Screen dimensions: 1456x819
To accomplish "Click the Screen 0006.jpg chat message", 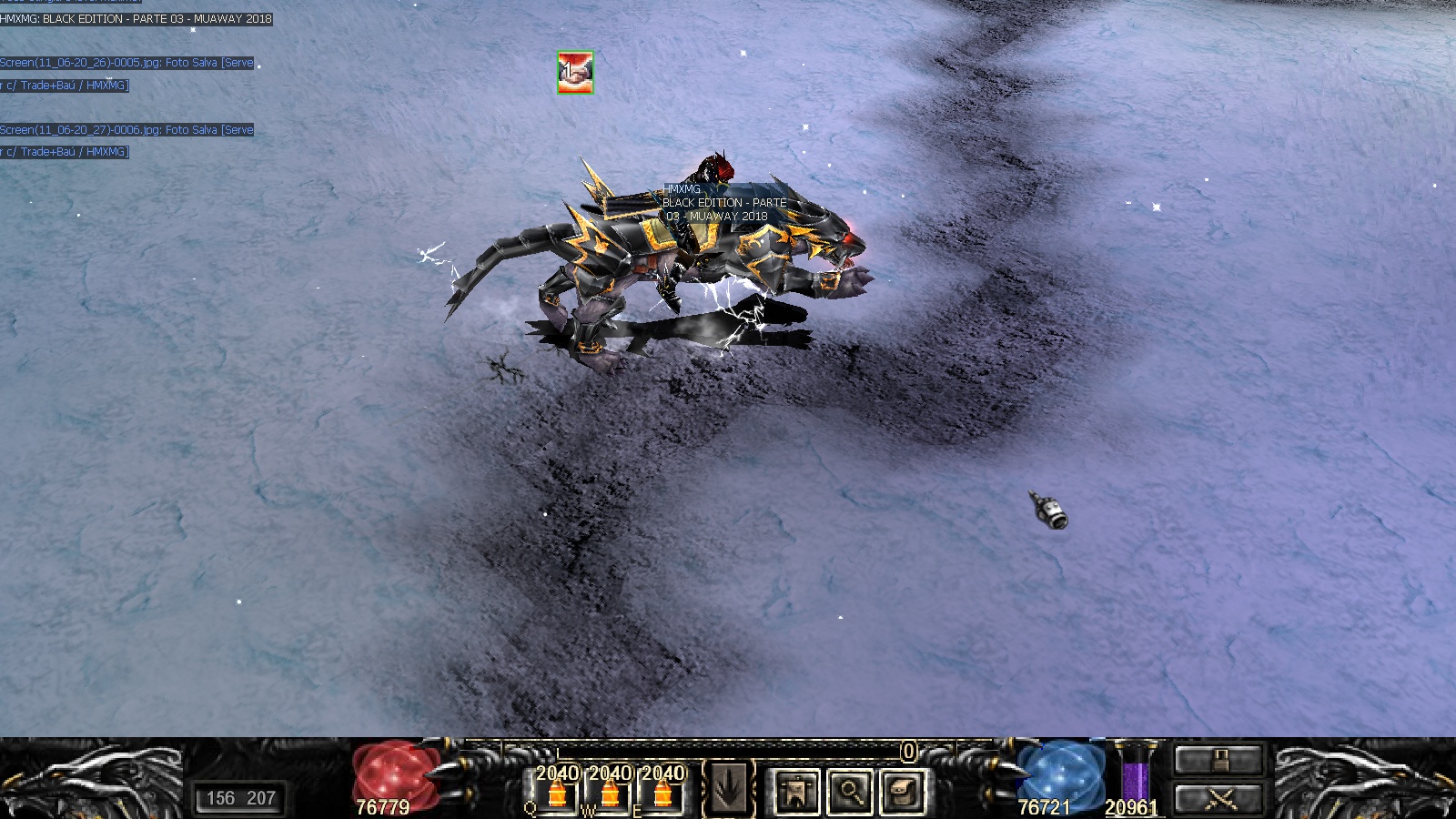I will click(127, 130).
